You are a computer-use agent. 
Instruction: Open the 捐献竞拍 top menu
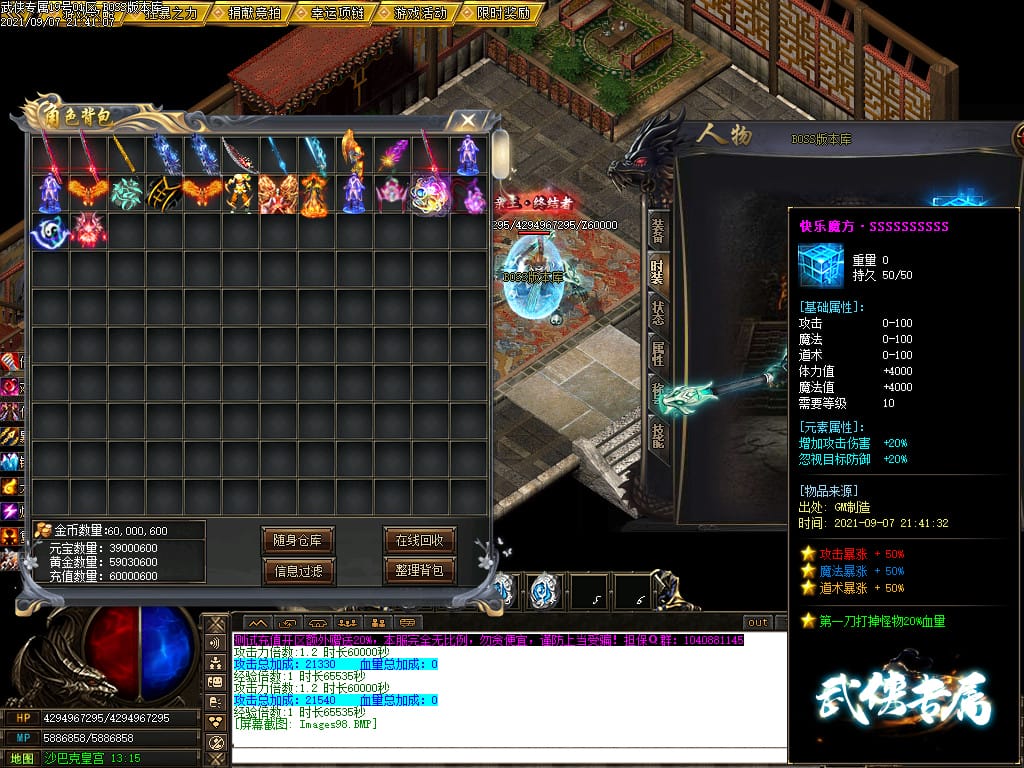click(x=255, y=13)
